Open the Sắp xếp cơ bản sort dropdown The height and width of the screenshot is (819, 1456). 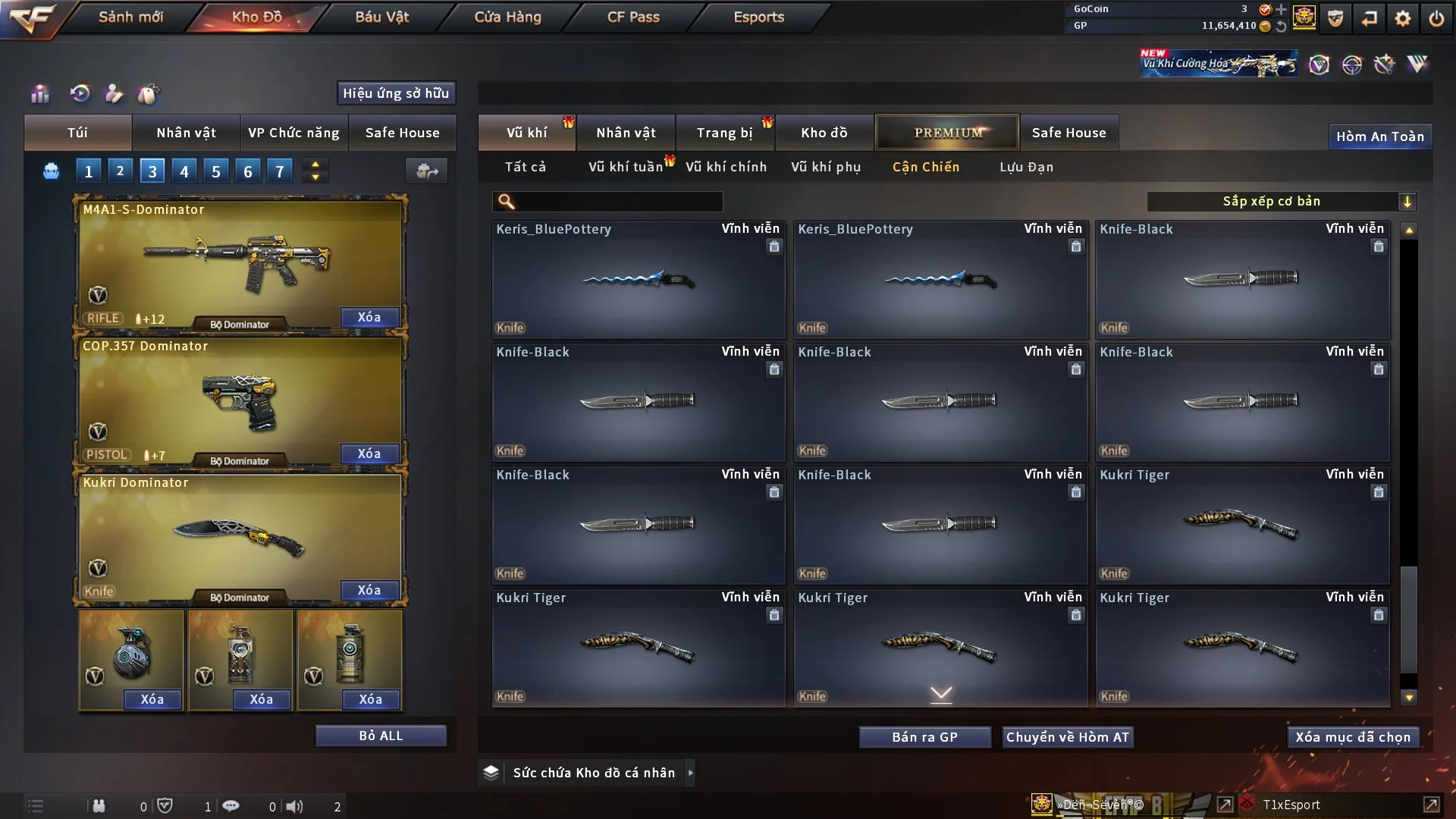click(x=1281, y=202)
